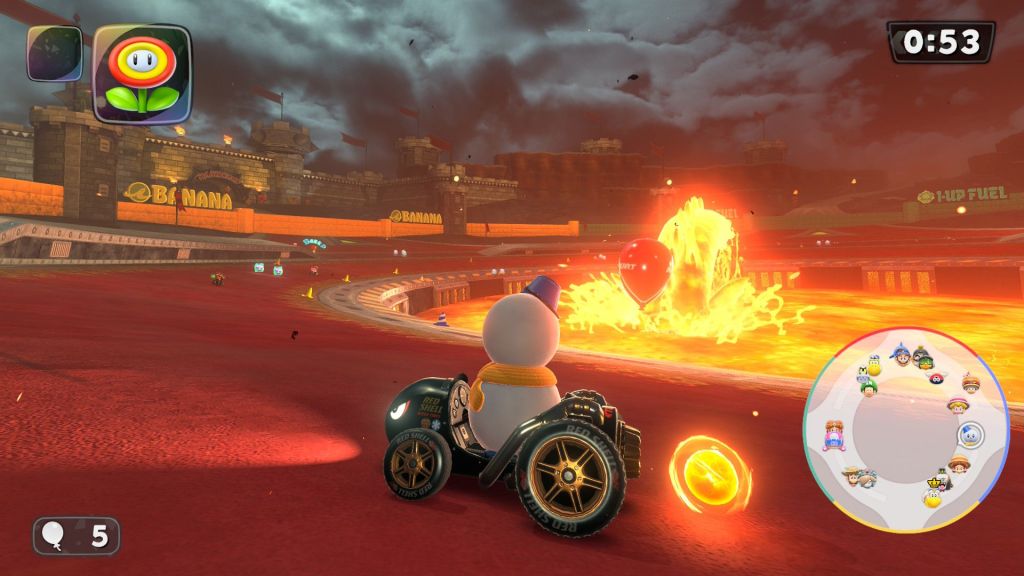The width and height of the screenshot is (1024, 576).
Task: Select the Fire Flower item slot
Action: 142,72
